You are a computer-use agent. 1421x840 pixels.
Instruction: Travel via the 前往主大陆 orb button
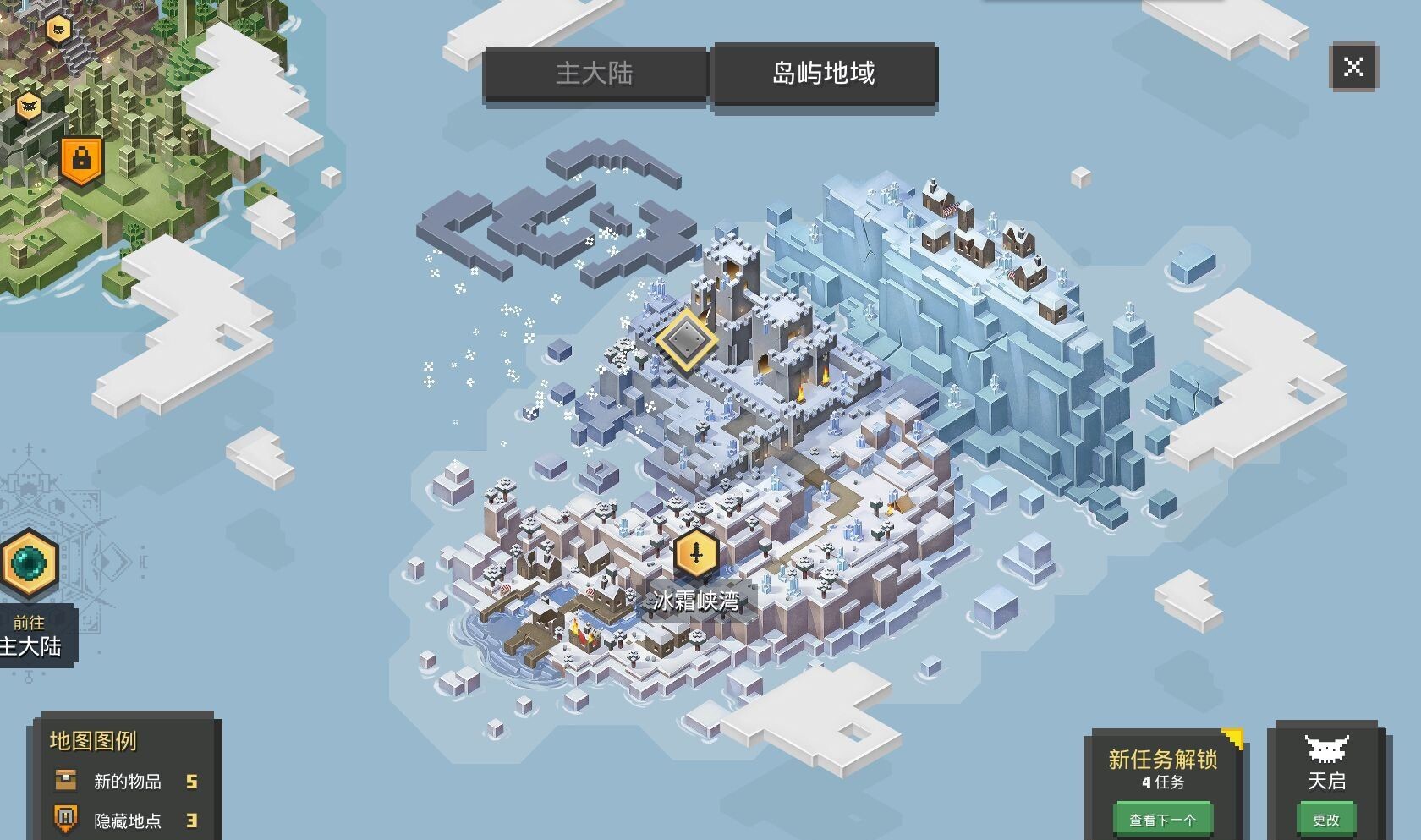[30, 563]
